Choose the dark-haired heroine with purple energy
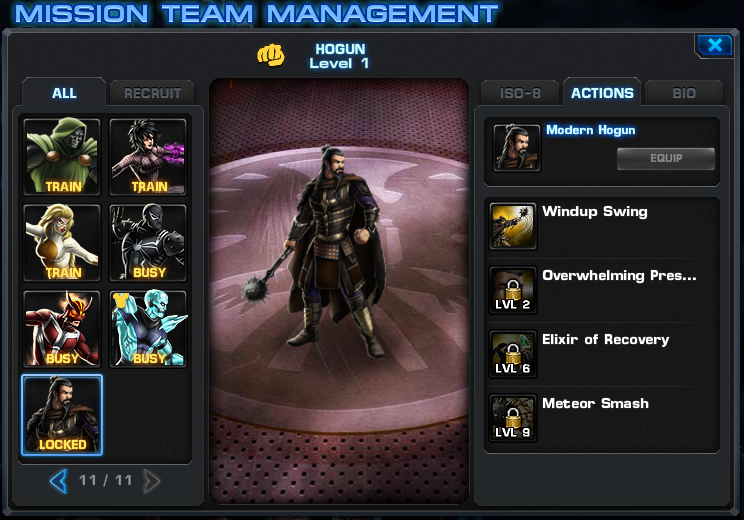Viewport: 744px width, 520px height. (148, 157)
